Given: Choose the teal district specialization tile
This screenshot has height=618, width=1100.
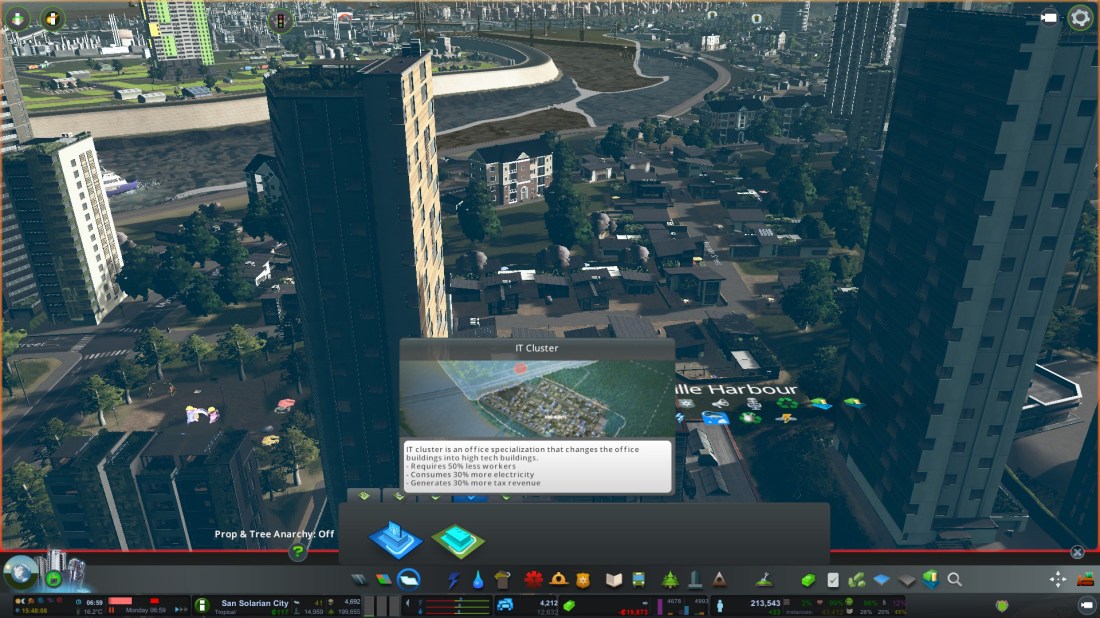Looking at the screenshot, I should point(458,540).
